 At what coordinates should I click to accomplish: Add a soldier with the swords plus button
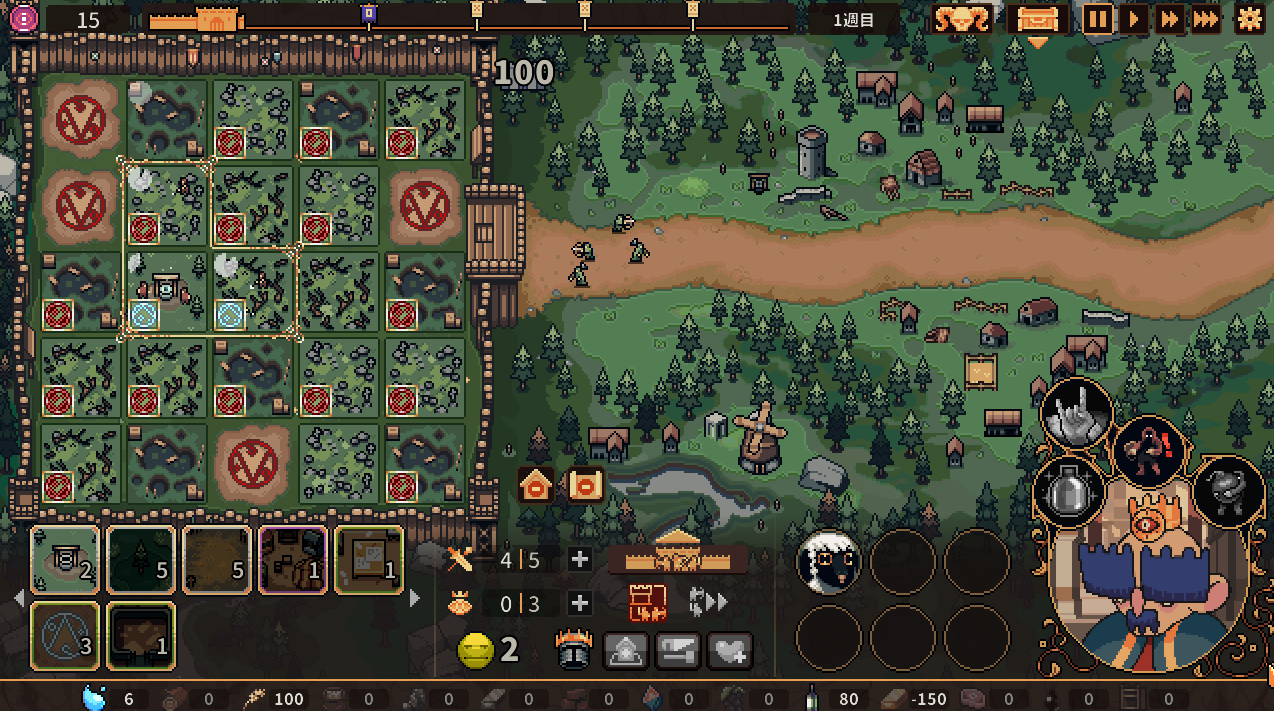click(580, 559)
